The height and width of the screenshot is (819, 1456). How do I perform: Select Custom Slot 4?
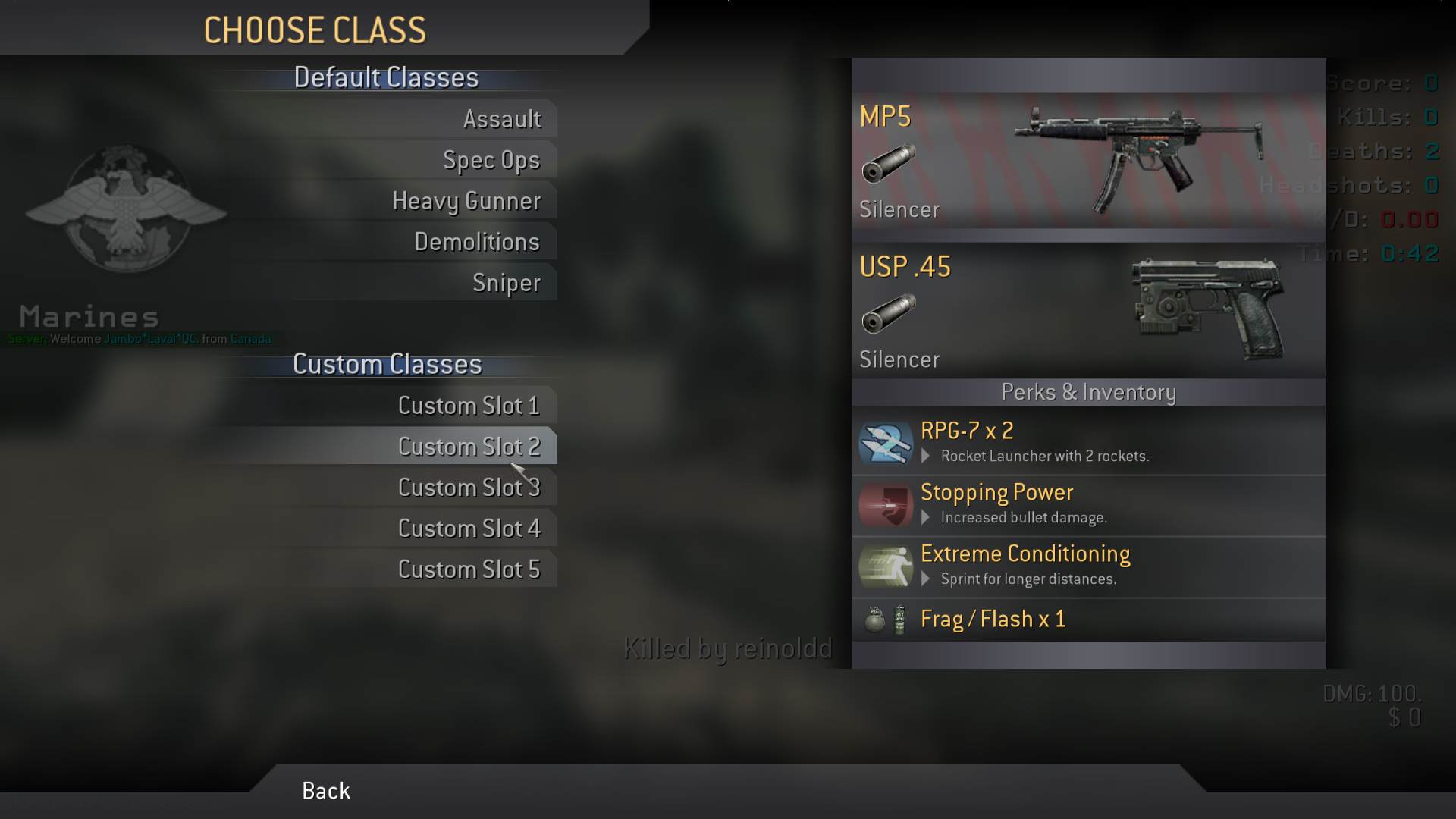click(x=469, y=529)
